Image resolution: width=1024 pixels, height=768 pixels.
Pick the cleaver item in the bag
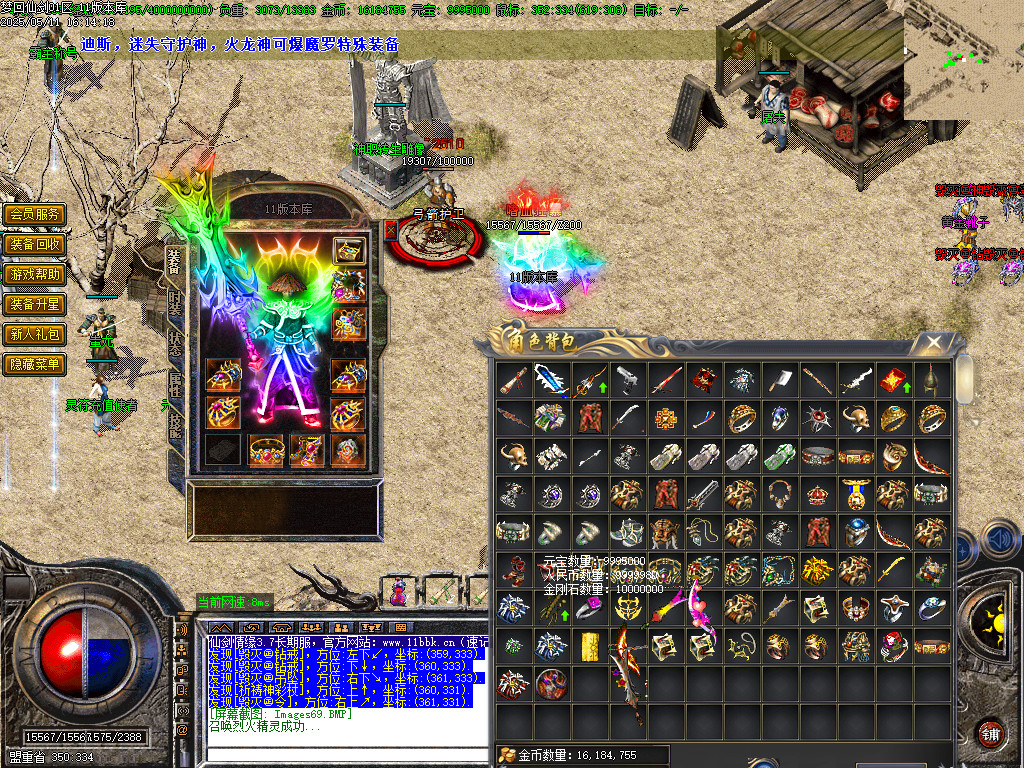pos(778,379)
